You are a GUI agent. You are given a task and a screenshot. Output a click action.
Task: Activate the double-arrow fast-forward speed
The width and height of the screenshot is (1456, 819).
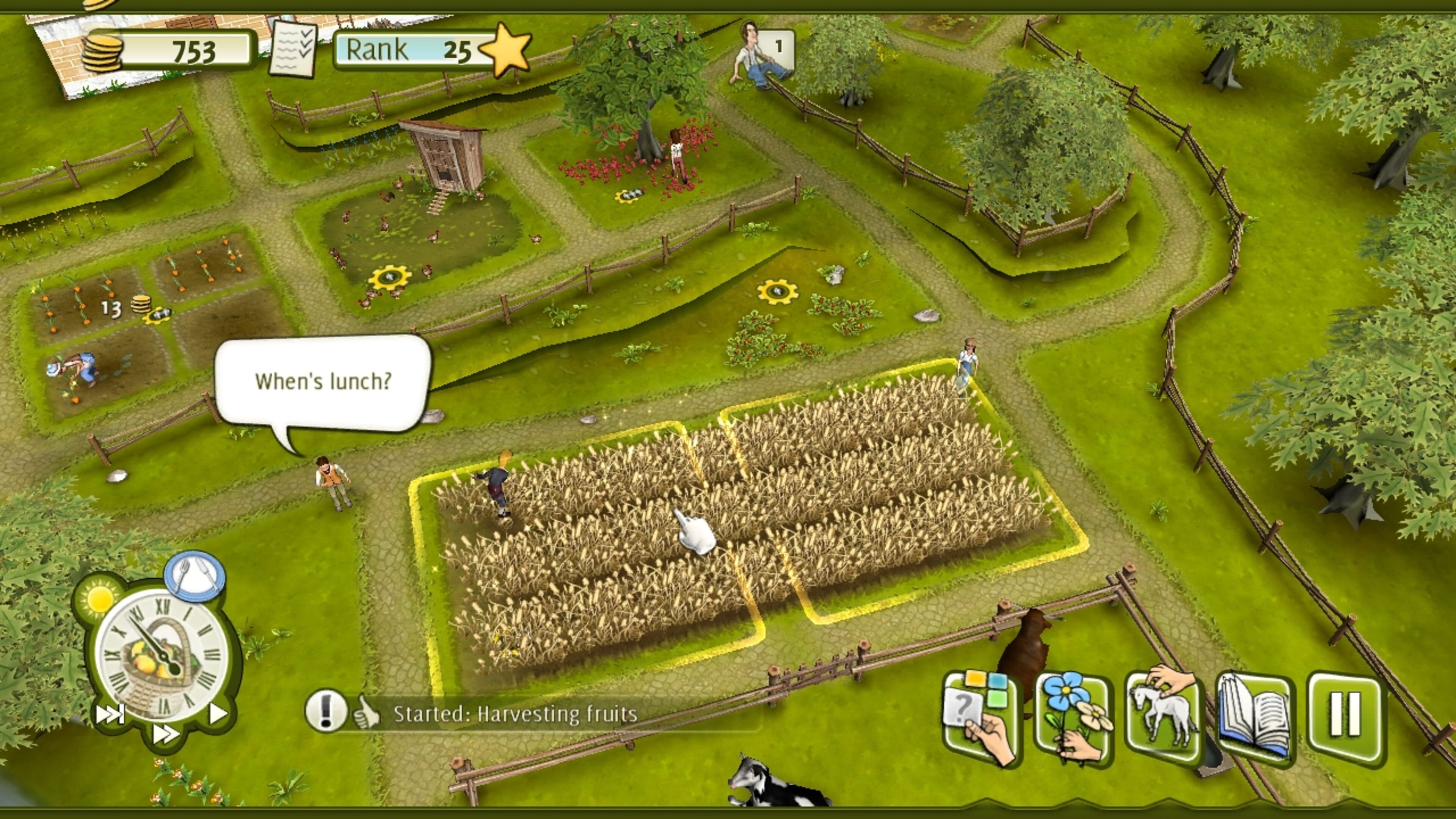pos(165,734)
